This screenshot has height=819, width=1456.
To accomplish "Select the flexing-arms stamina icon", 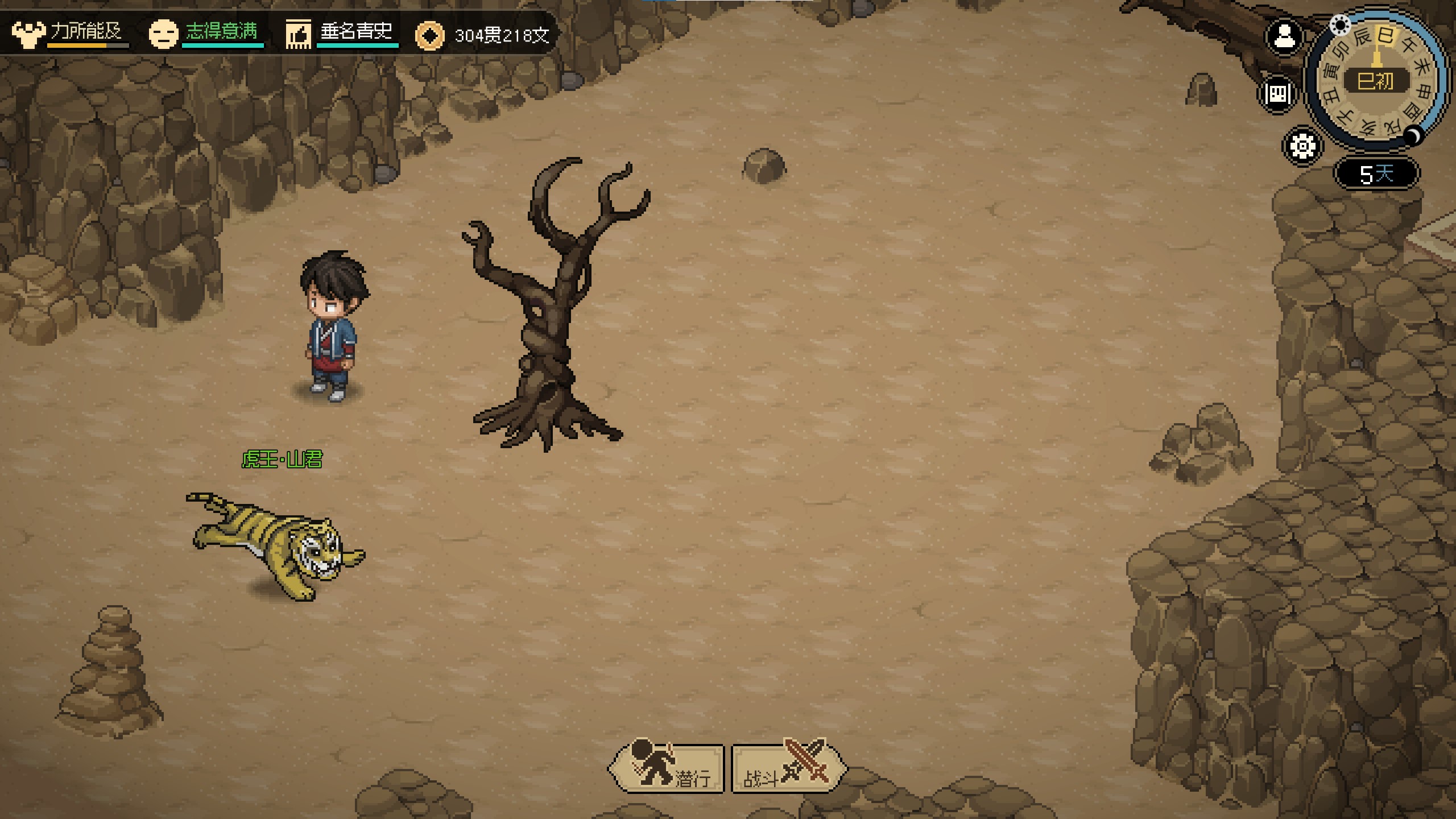I will (x=28, y=34).
